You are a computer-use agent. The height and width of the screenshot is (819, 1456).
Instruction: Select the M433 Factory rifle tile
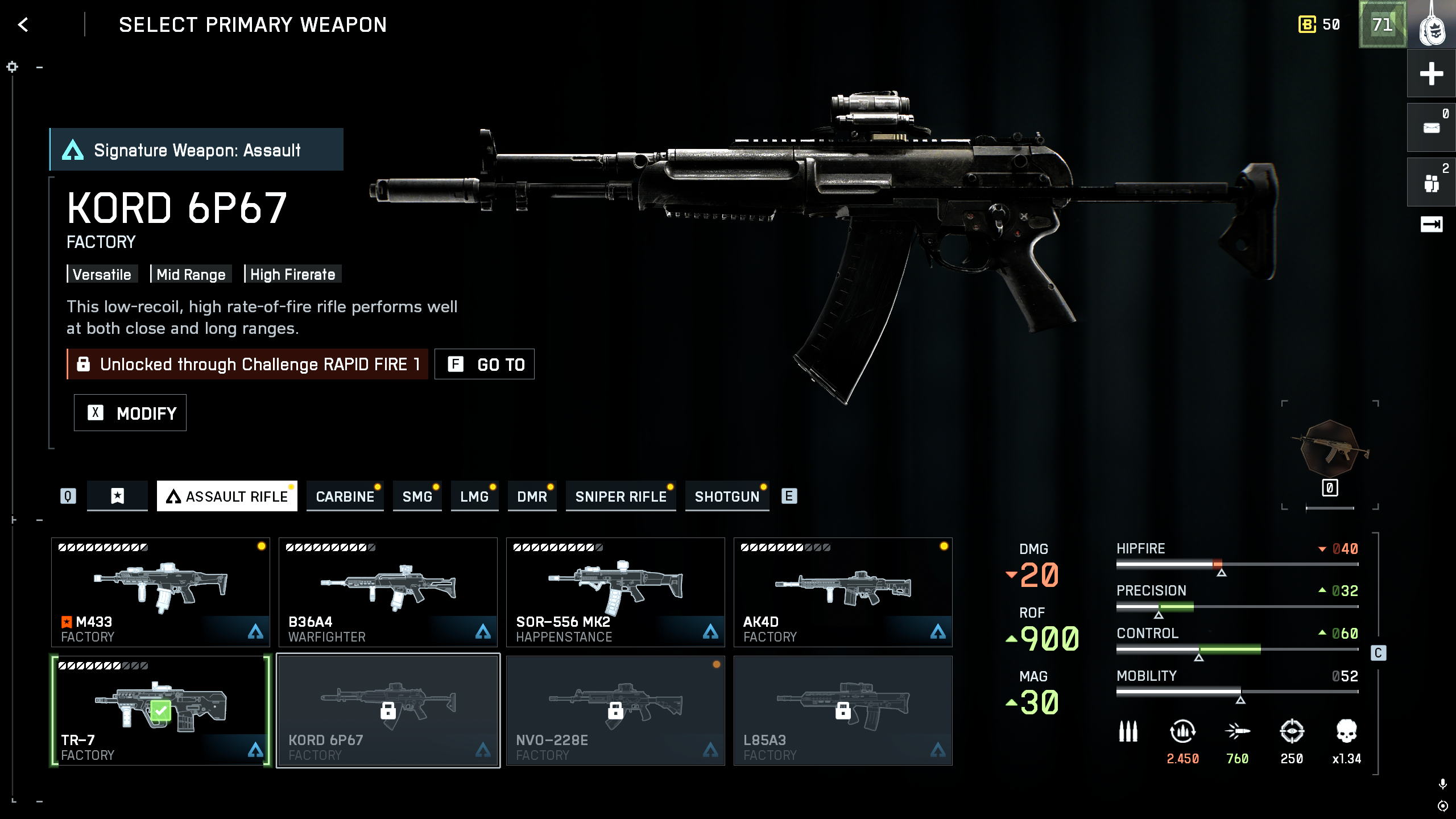(161, 592)
